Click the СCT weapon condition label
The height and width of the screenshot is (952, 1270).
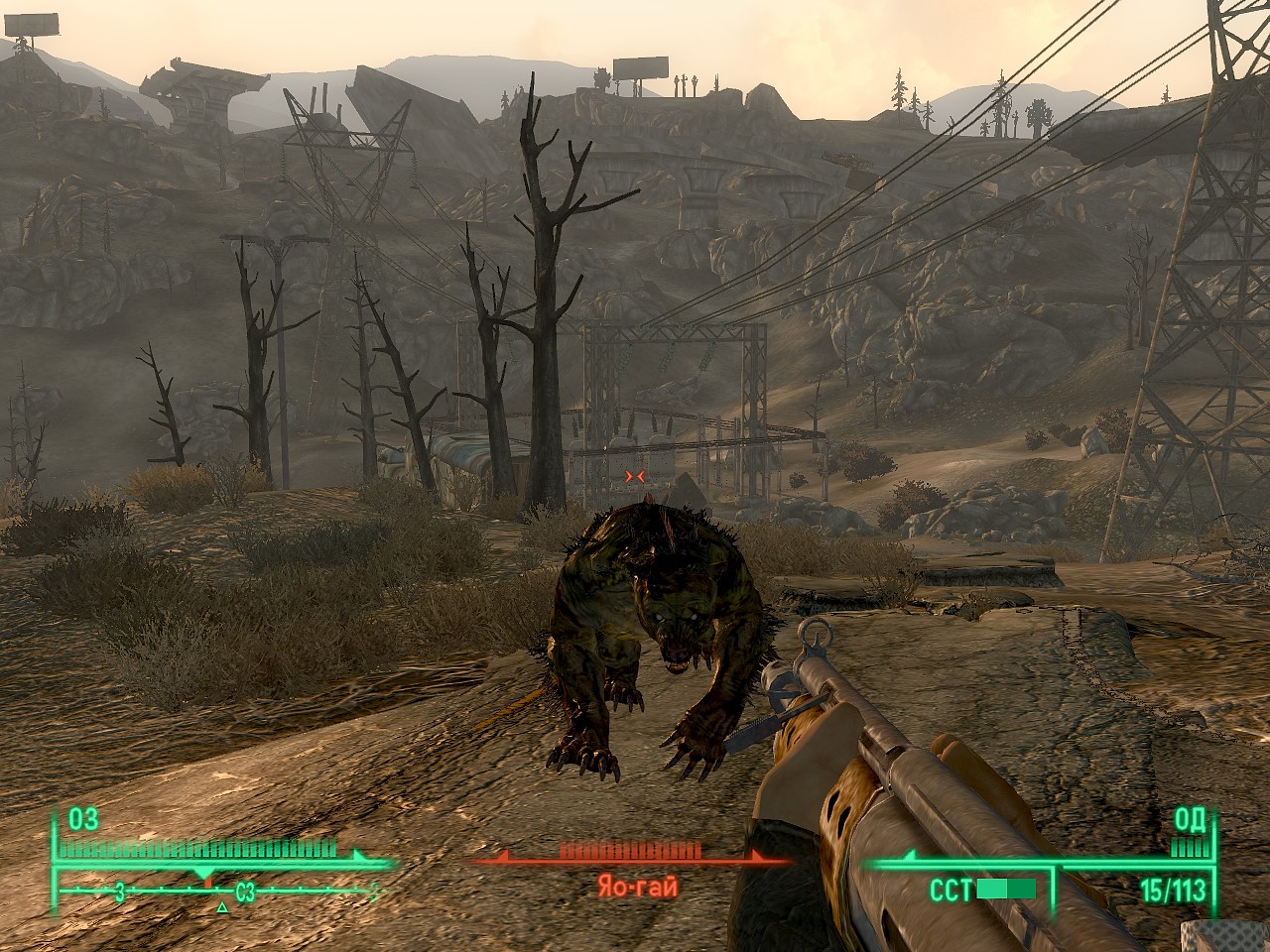coord(951,889)
